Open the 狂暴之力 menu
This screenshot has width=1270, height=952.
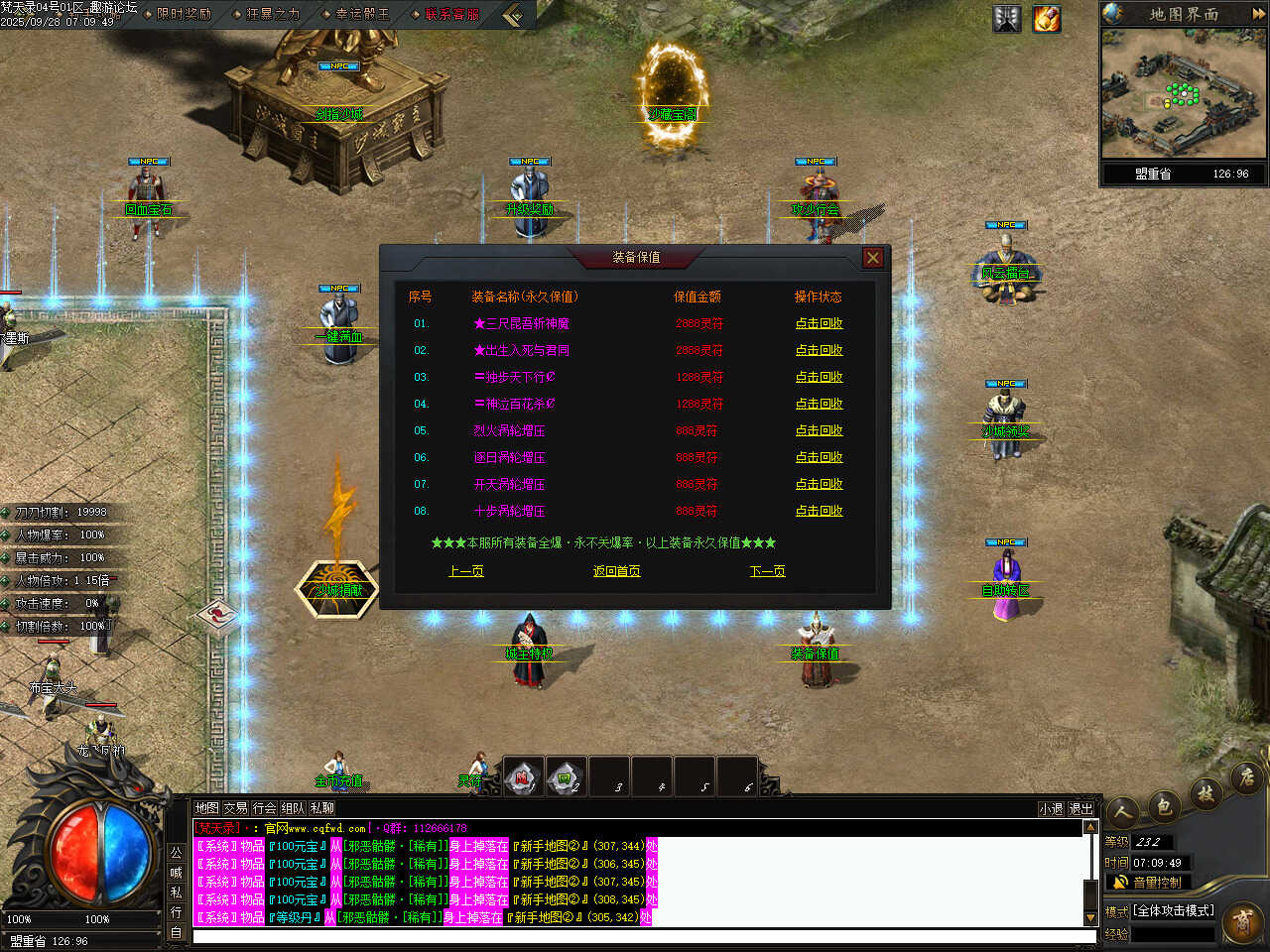point(272,14)
